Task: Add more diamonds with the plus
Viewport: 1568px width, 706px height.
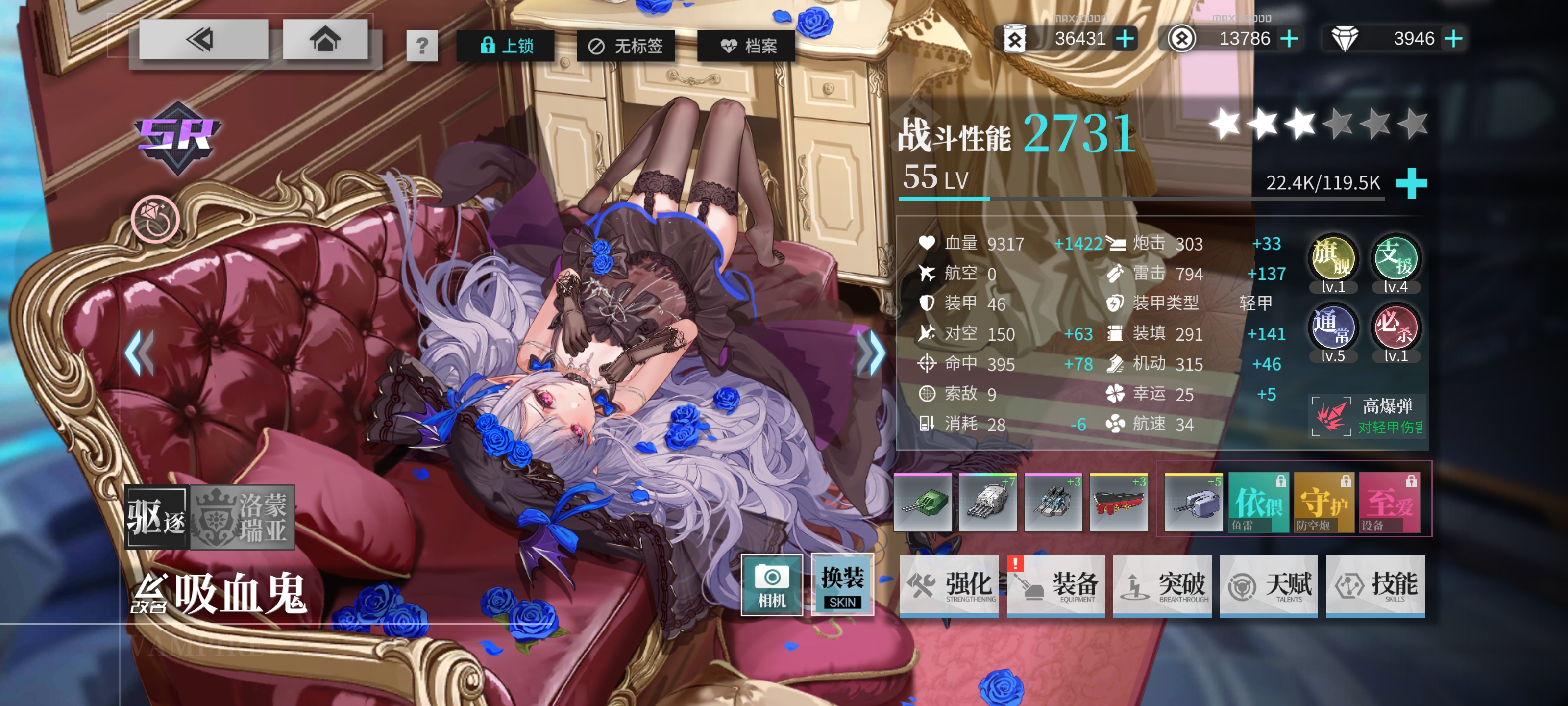Action: coord(1453,39)
